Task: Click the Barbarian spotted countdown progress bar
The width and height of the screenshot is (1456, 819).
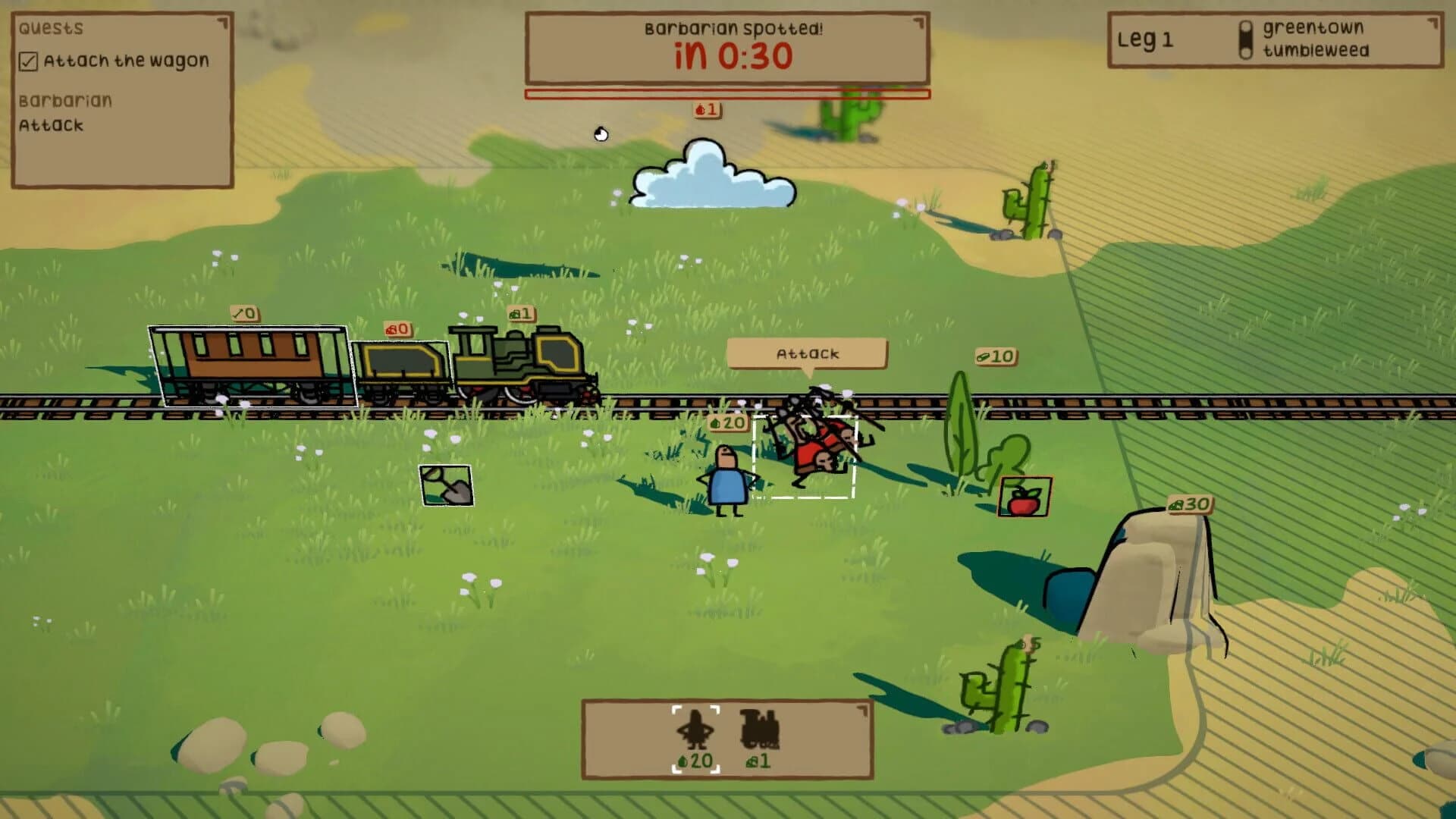Action: (x=726, y=93)
